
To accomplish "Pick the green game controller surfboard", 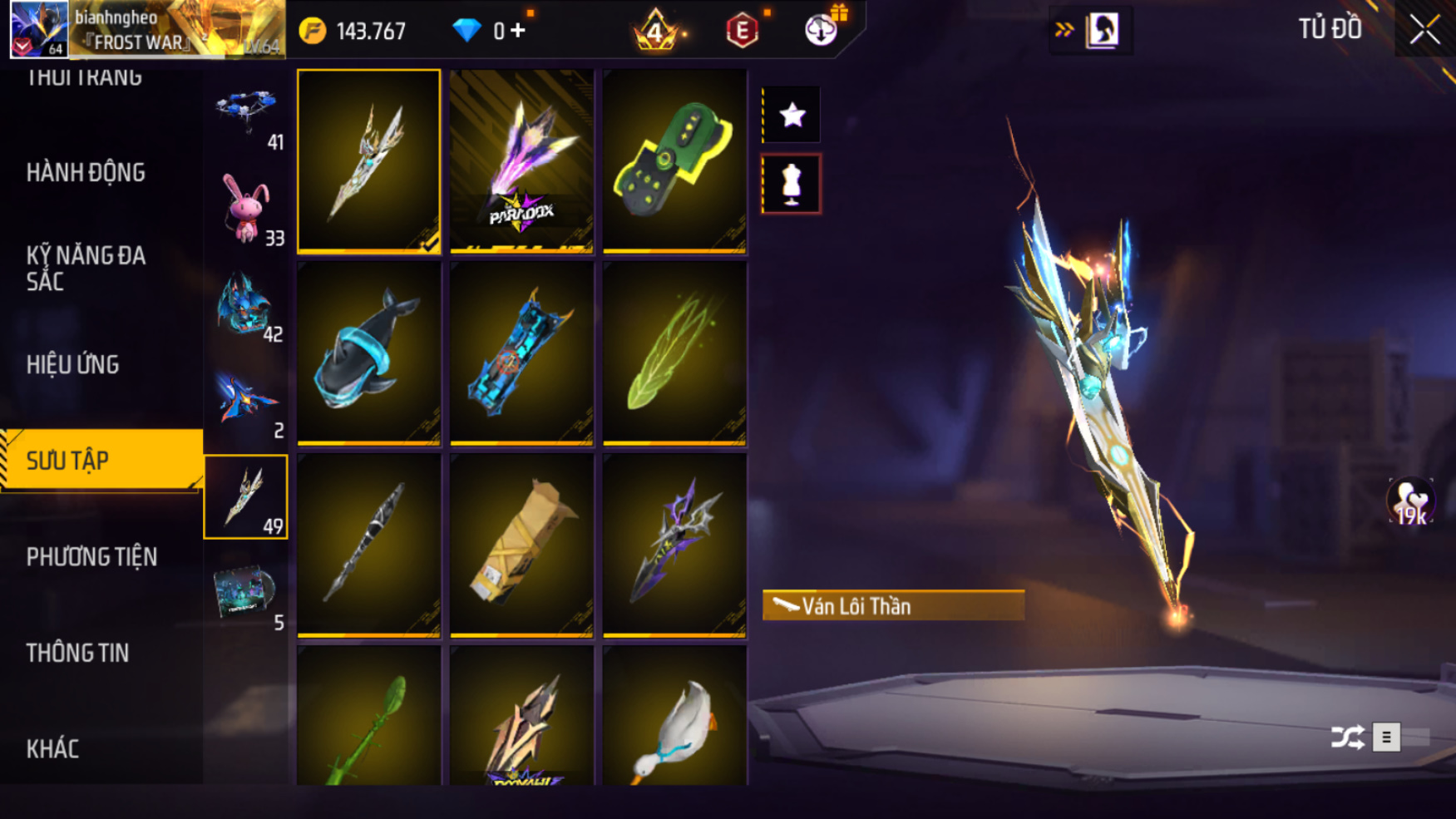I will pos(674,161).
